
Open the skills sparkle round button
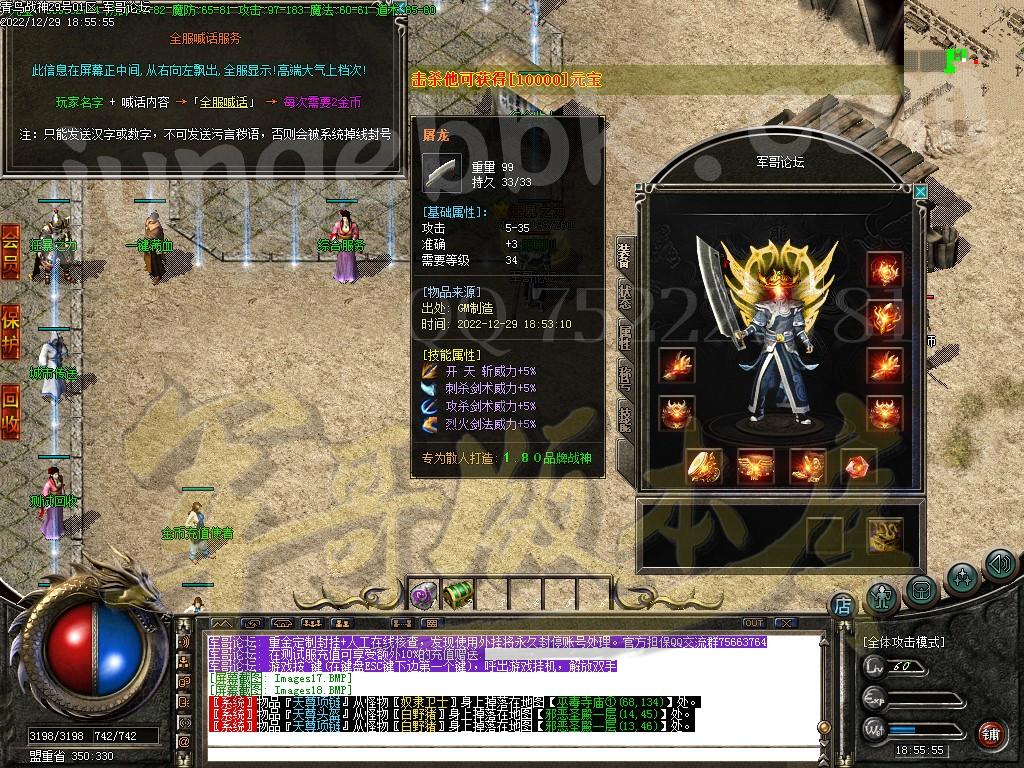[x=962, y=577]
